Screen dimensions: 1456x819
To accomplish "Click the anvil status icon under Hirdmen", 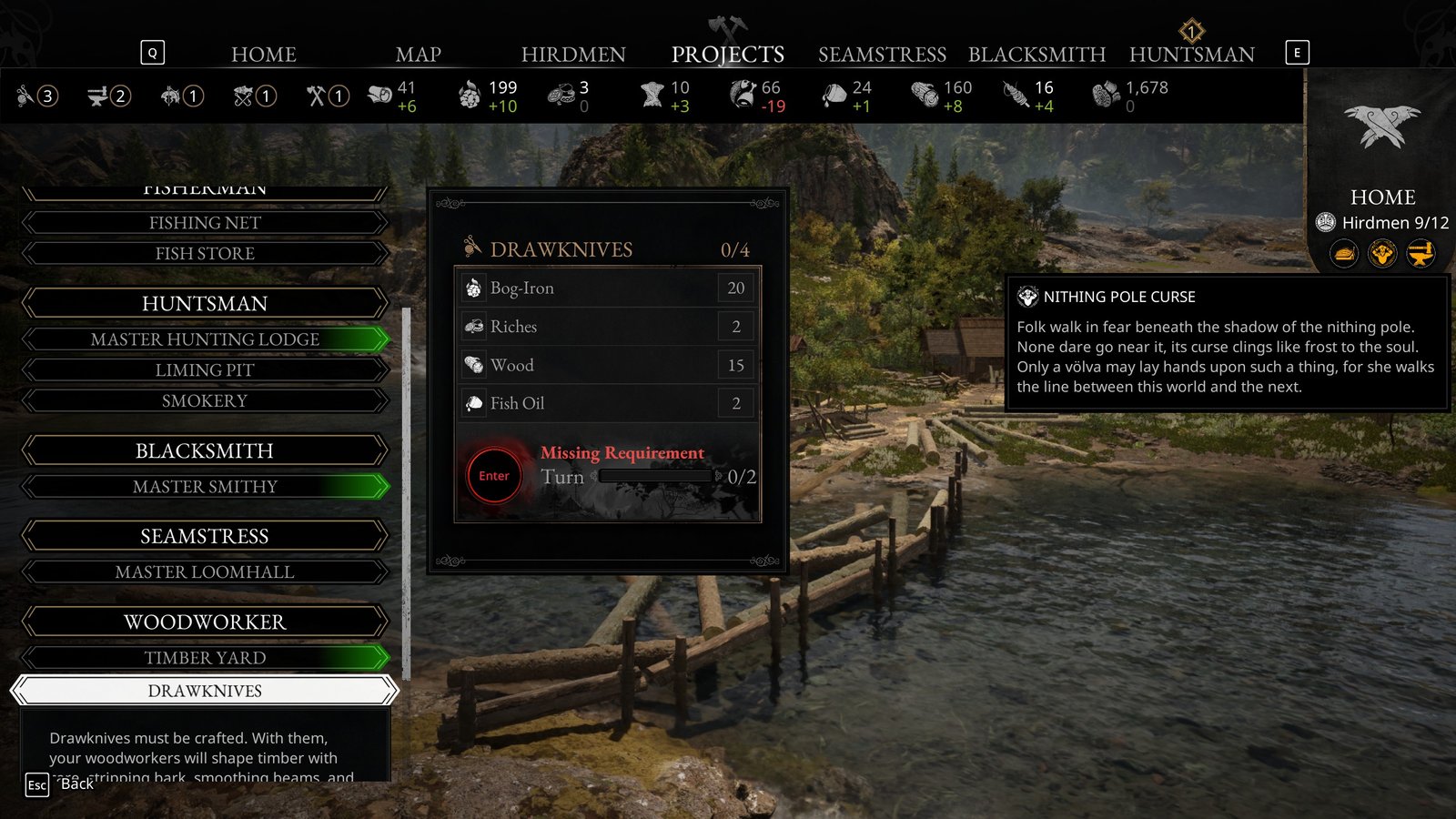I will [x=1421, y=253].
